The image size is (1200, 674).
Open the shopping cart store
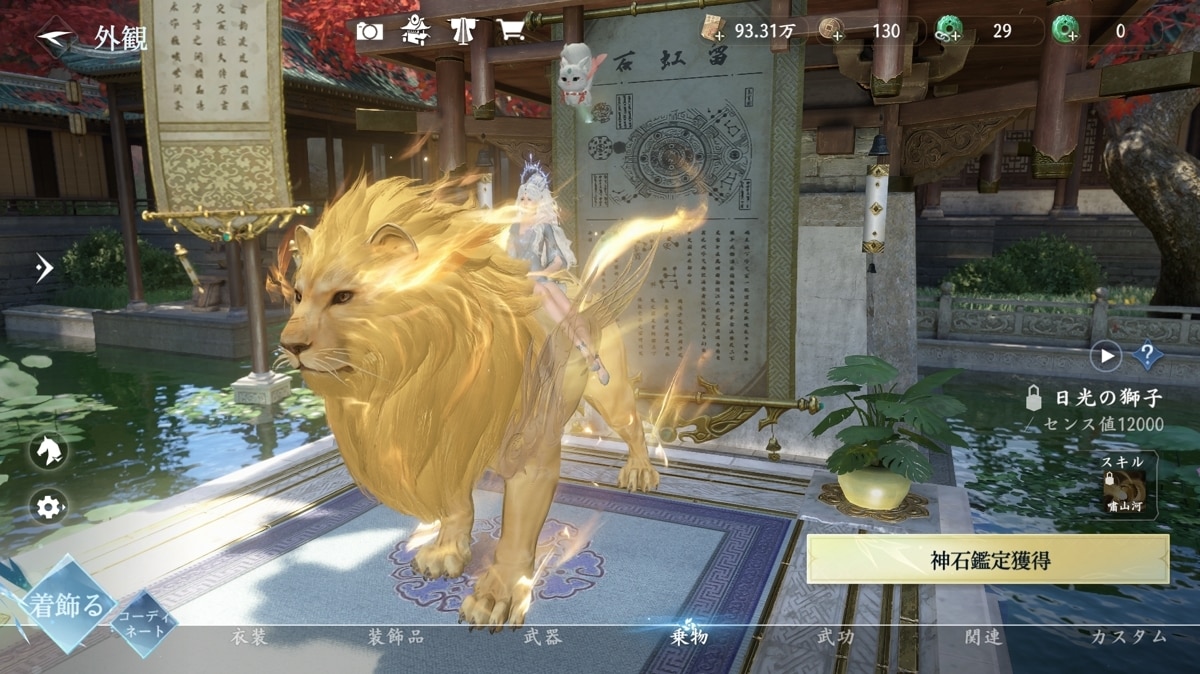(x=511, y=31)
